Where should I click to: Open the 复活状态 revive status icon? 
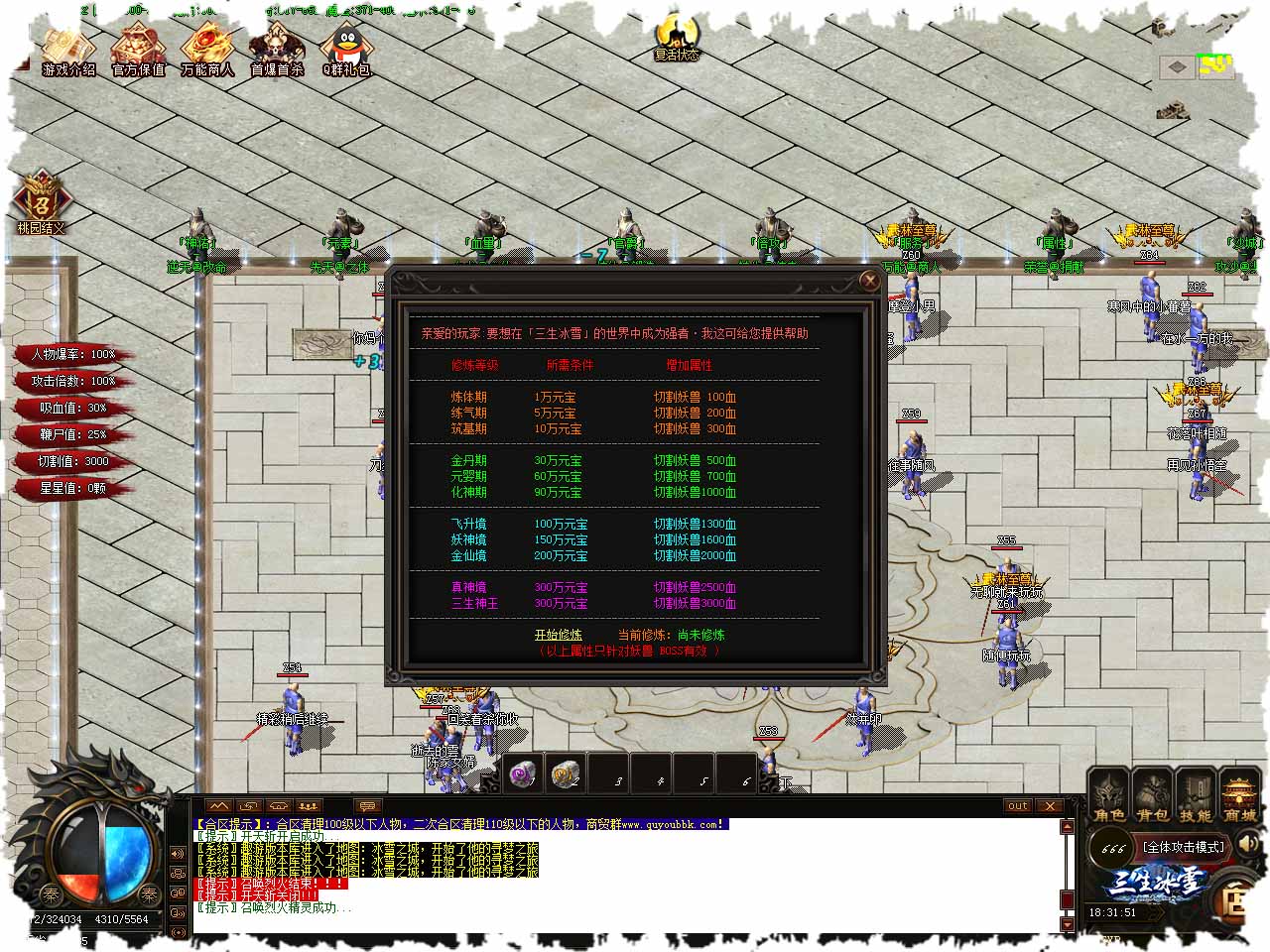tap(677, 39)
